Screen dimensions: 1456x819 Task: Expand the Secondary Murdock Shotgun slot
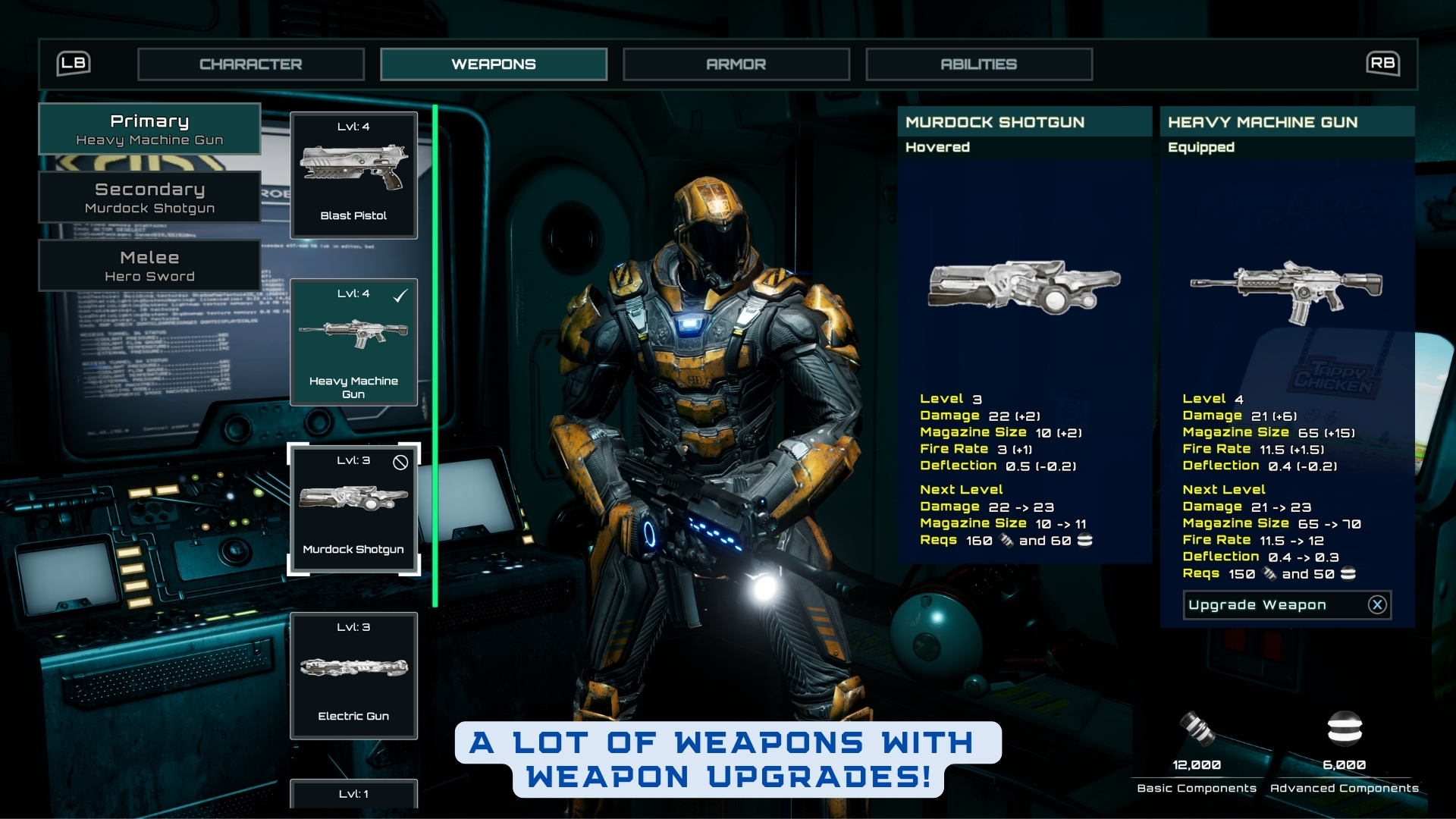pos(149,197)
